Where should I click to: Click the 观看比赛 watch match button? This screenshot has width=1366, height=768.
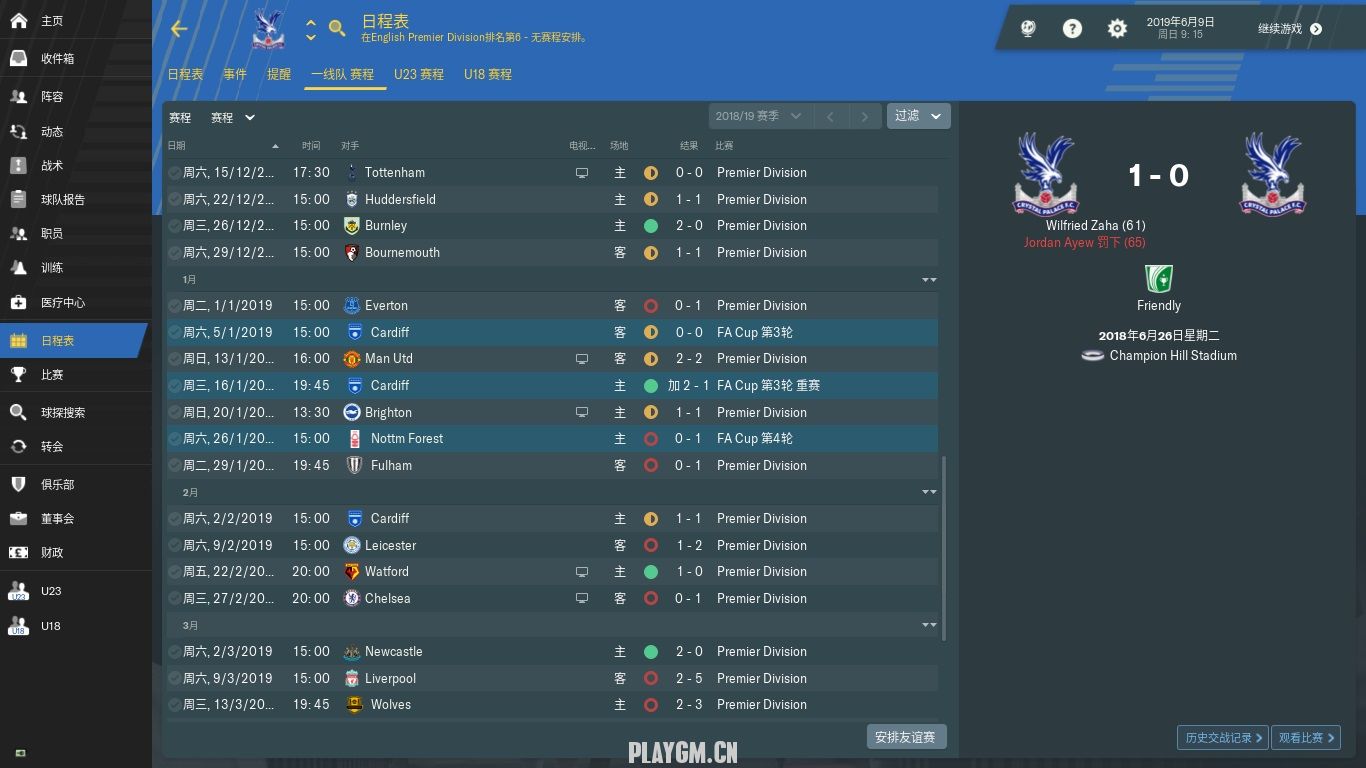click(1307, 738)
